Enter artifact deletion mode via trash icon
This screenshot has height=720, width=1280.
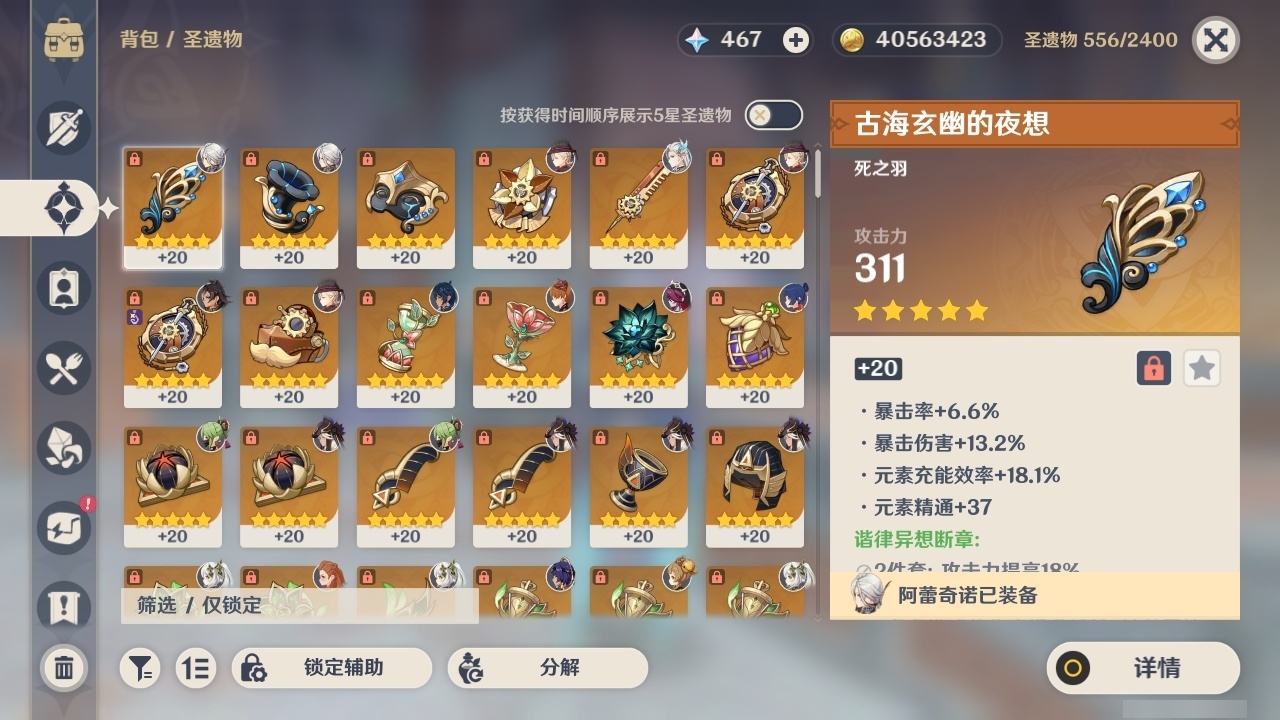(x=64, y=668)
